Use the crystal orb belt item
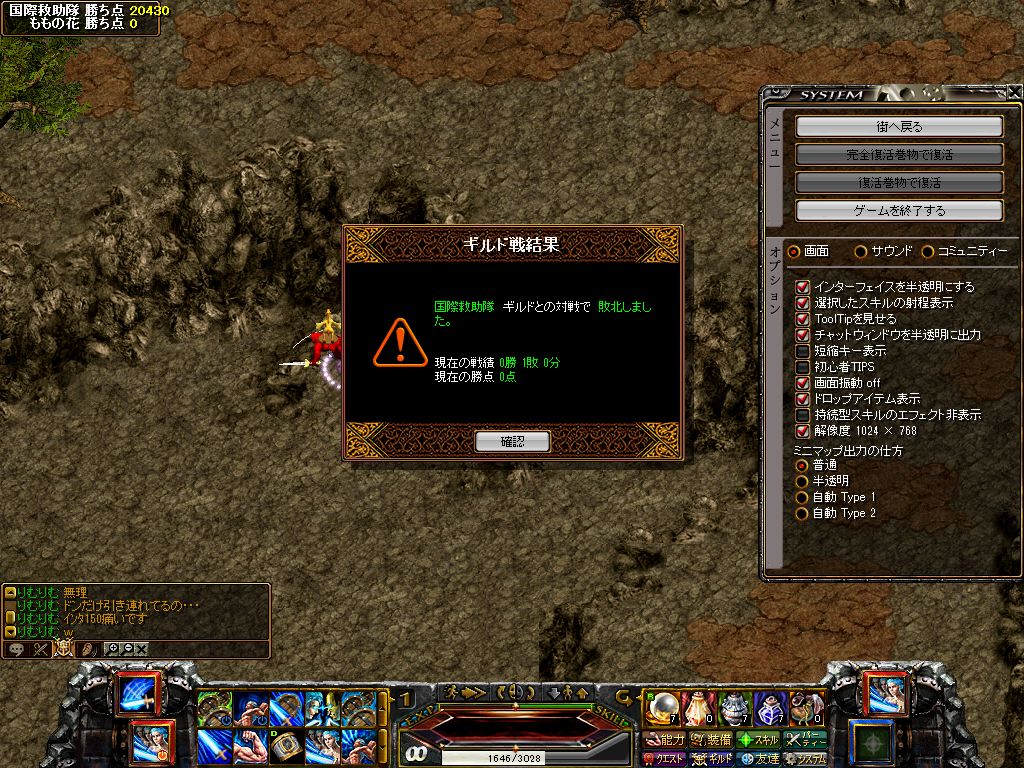This screenshot has width=1024, height=768. click(x=661, y=709)
